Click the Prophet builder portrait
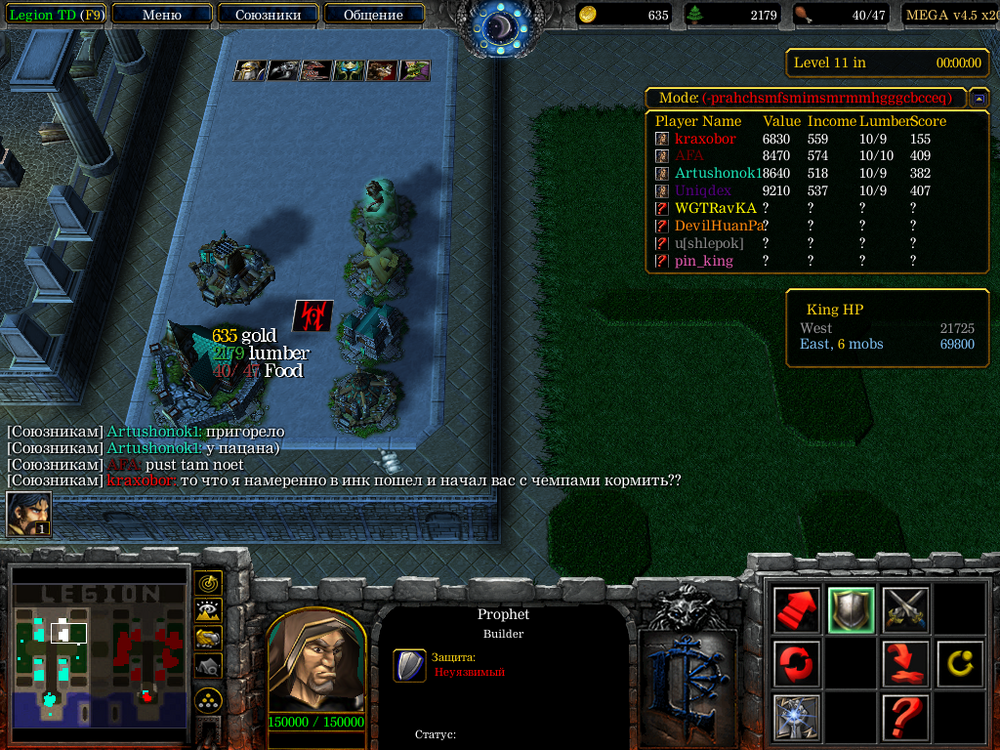 point(316,661)
